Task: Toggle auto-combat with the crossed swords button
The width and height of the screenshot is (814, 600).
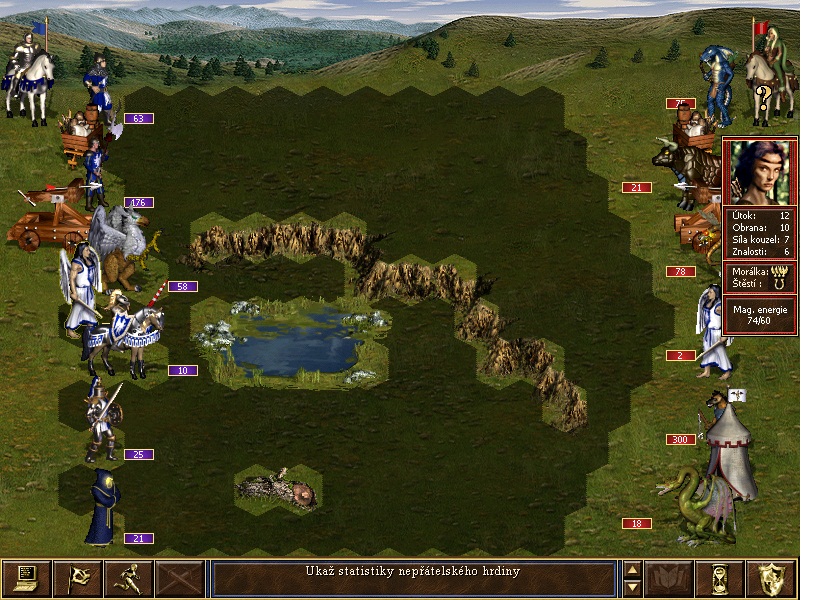Action: [x=181, y=579]
